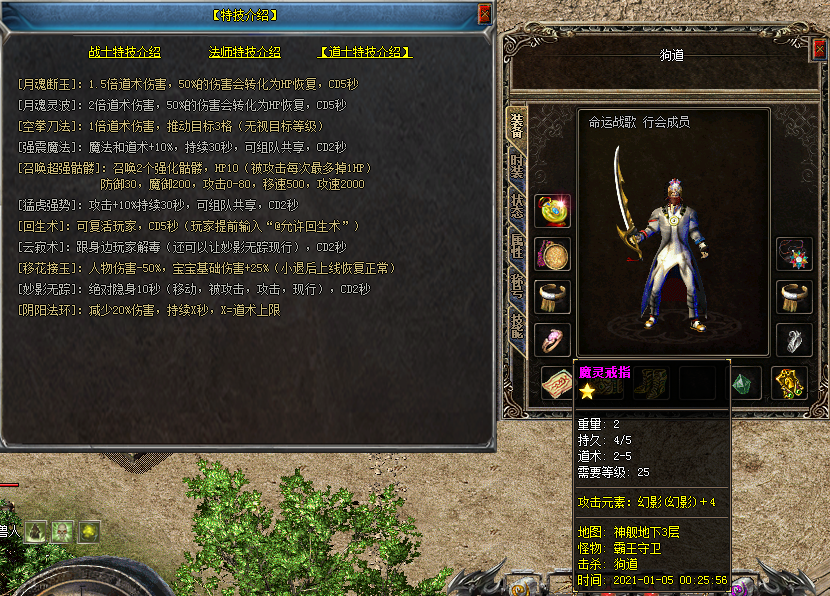Open the 属性 attributes tab
Viewport: 830px width, 596px height.
tap(517, 250)
